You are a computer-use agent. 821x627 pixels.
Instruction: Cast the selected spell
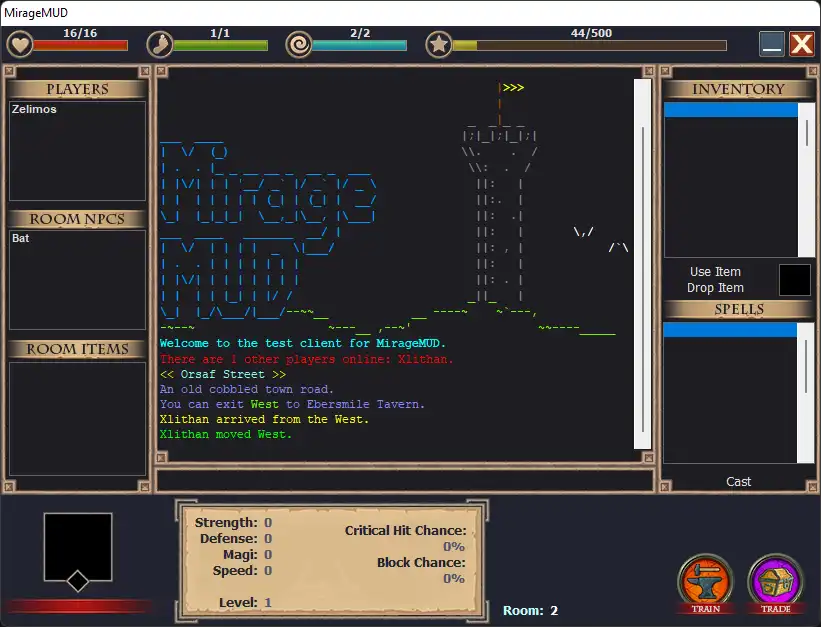coord(738,481)
